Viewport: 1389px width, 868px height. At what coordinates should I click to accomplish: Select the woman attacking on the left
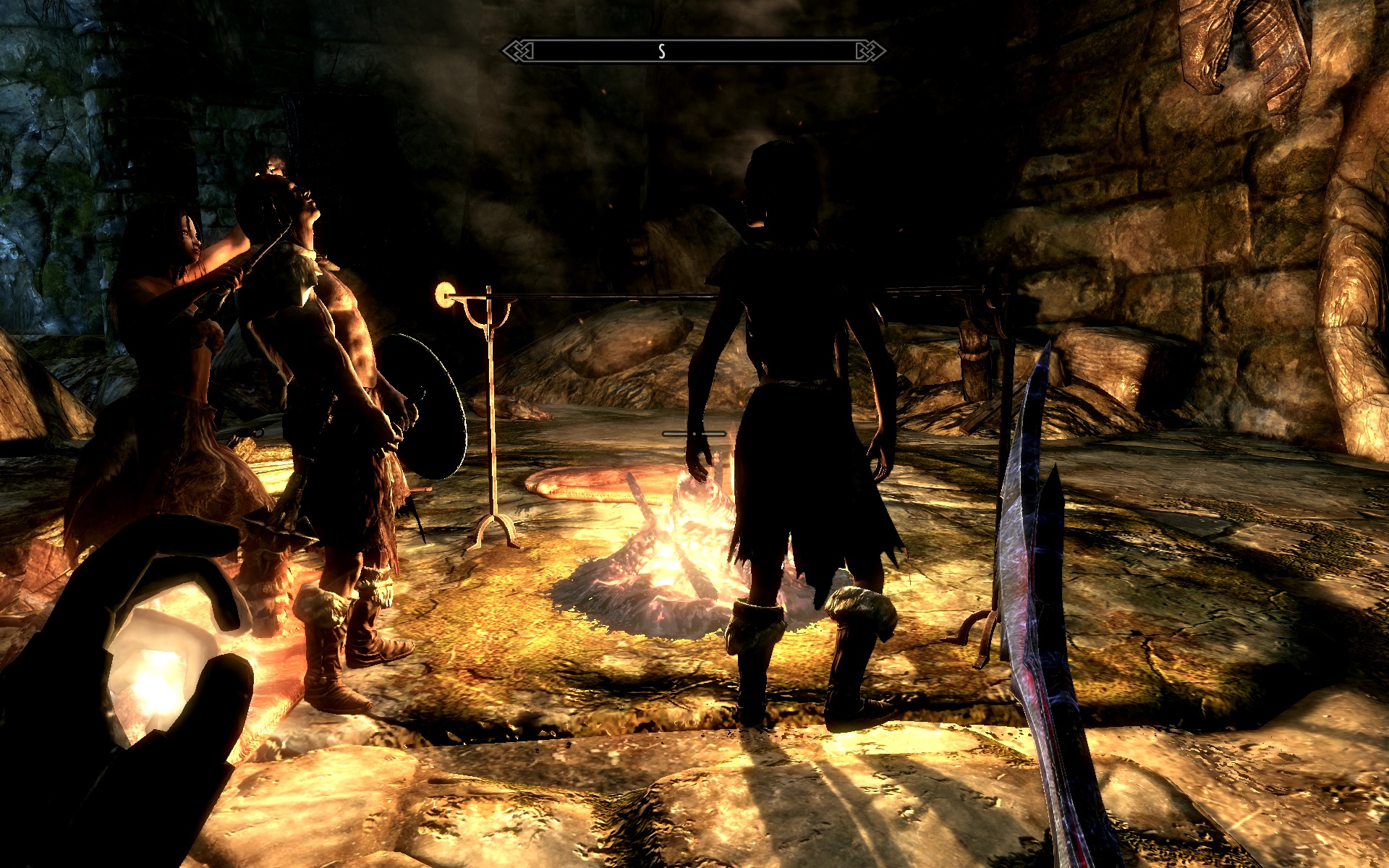(x=181, y=289)
